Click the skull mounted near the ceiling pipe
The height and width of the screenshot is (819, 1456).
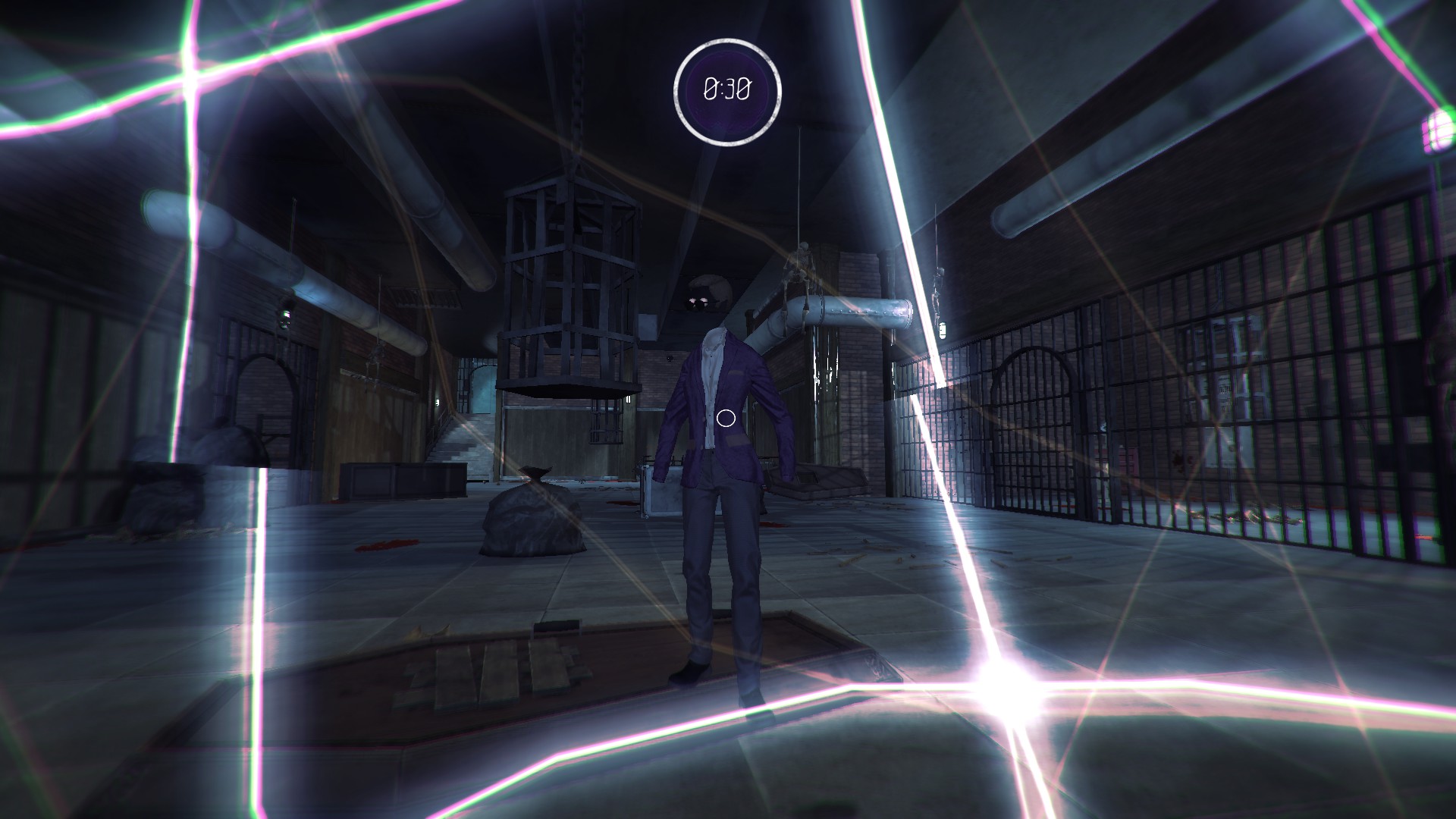pos(705,292)
